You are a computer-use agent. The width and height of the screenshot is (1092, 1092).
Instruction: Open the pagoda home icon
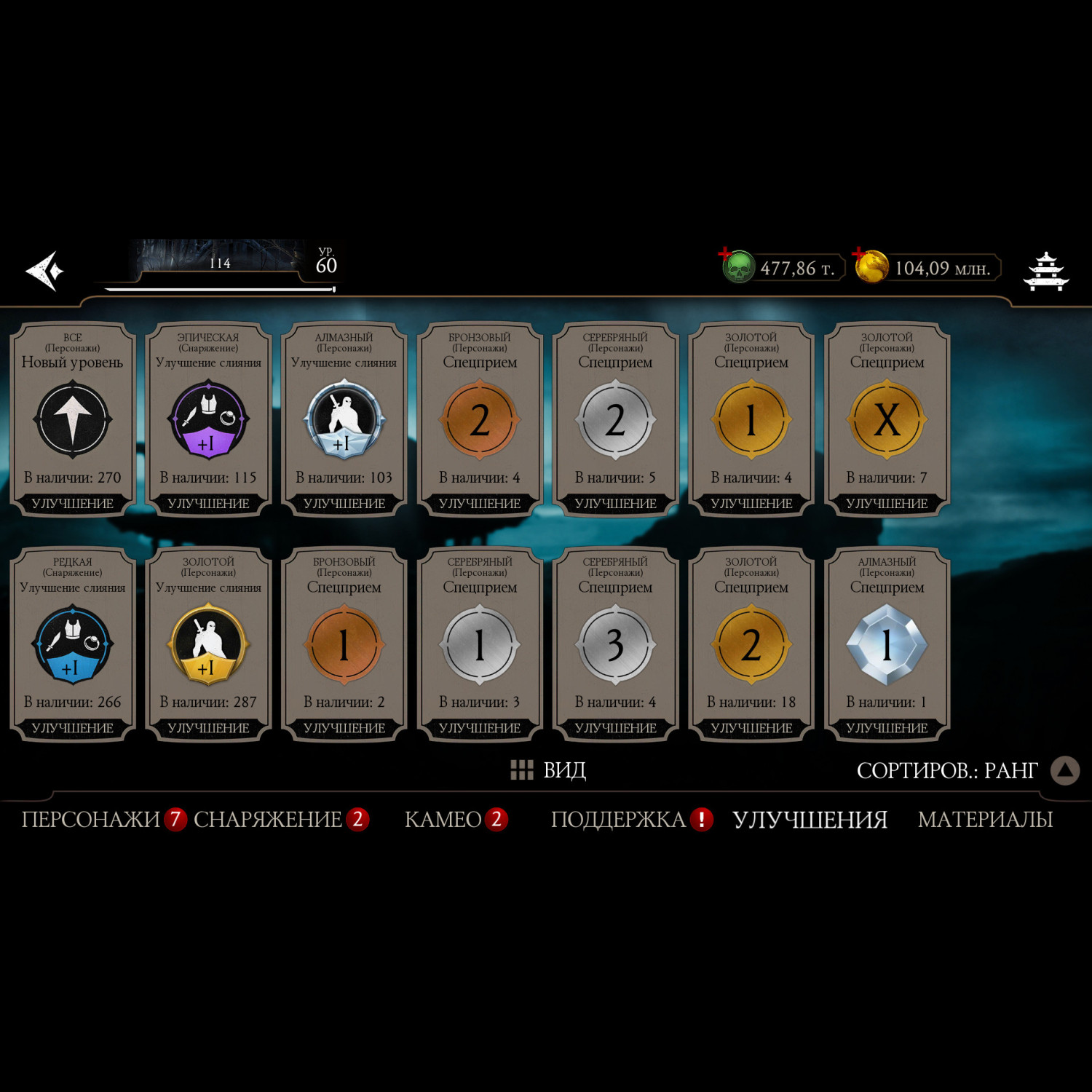pyautogui.click(x=1045, y=271)
